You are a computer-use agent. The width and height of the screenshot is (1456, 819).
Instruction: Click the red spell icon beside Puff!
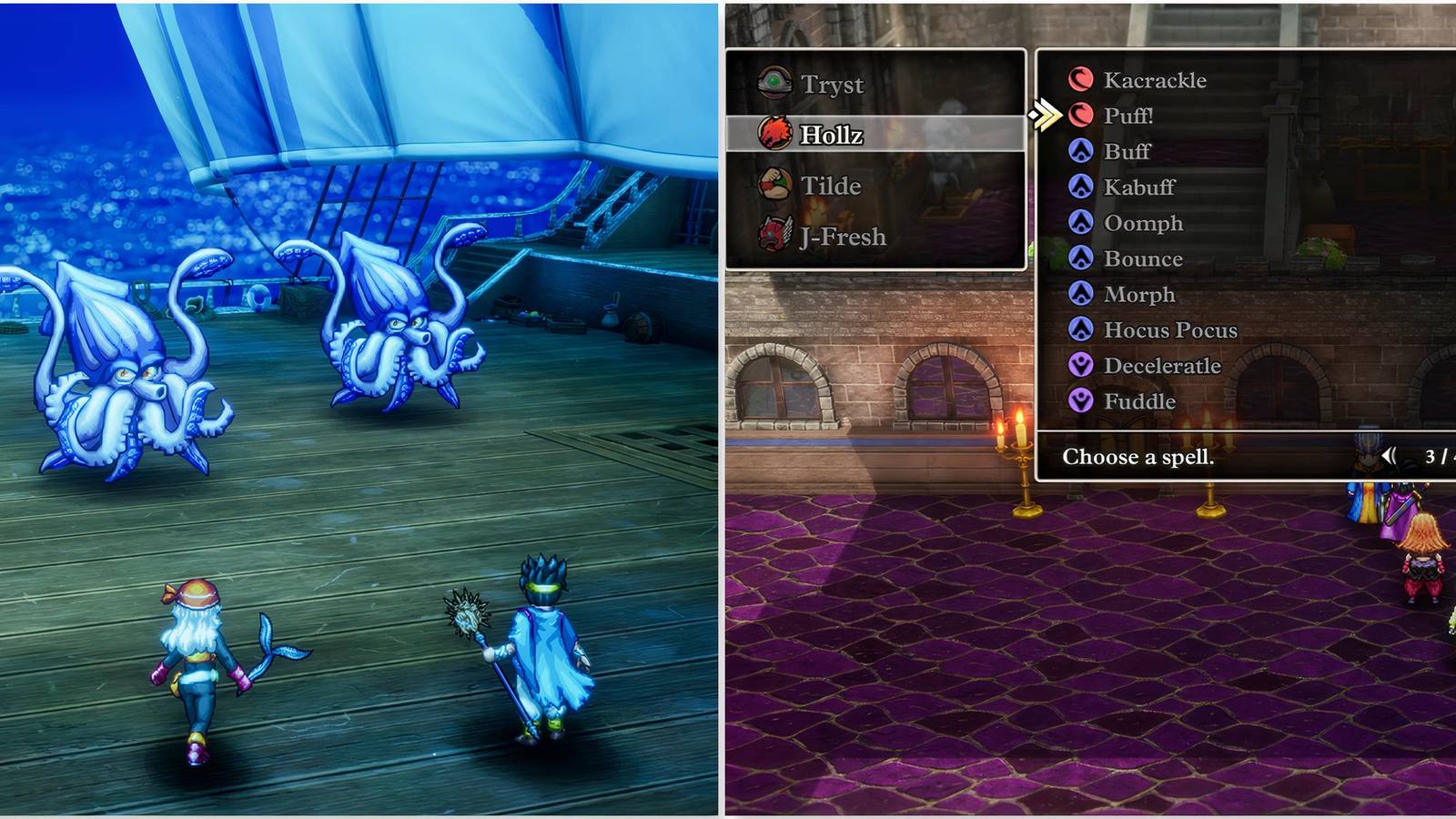point(1082,116)
